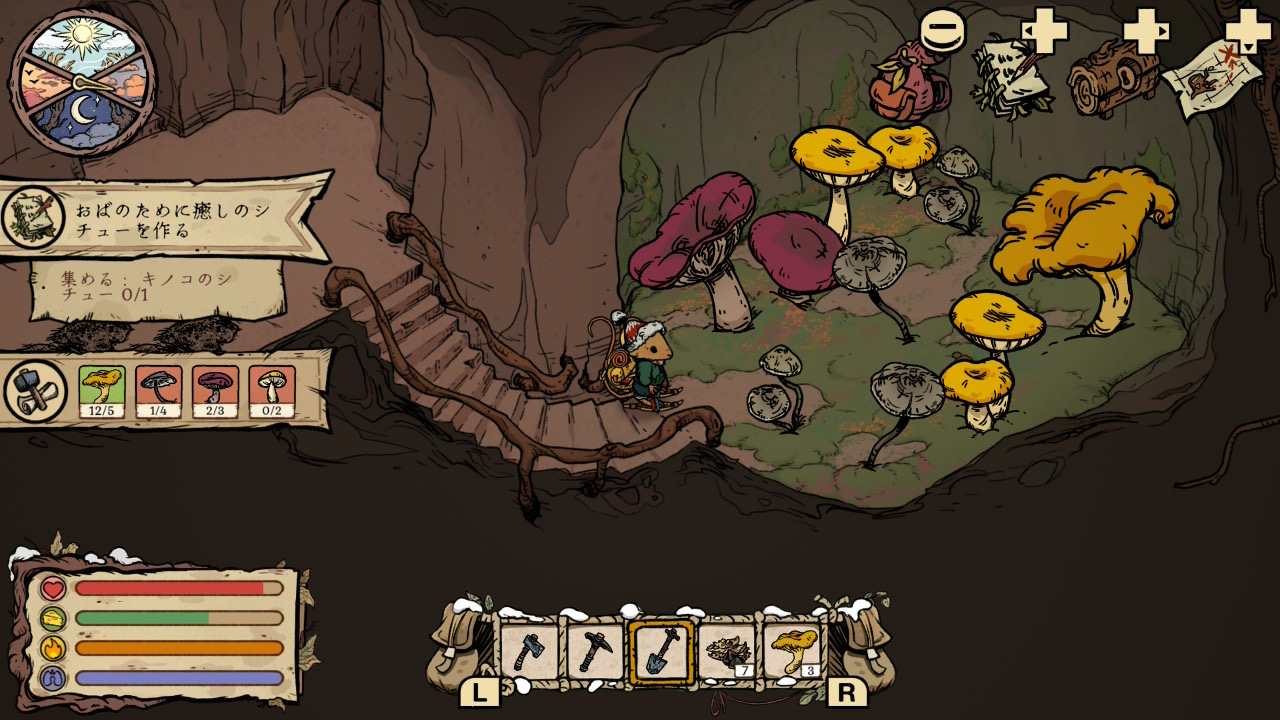
Task: Select the grey mushroom ingredient 1/4
Action: click(x=159, y=391)
